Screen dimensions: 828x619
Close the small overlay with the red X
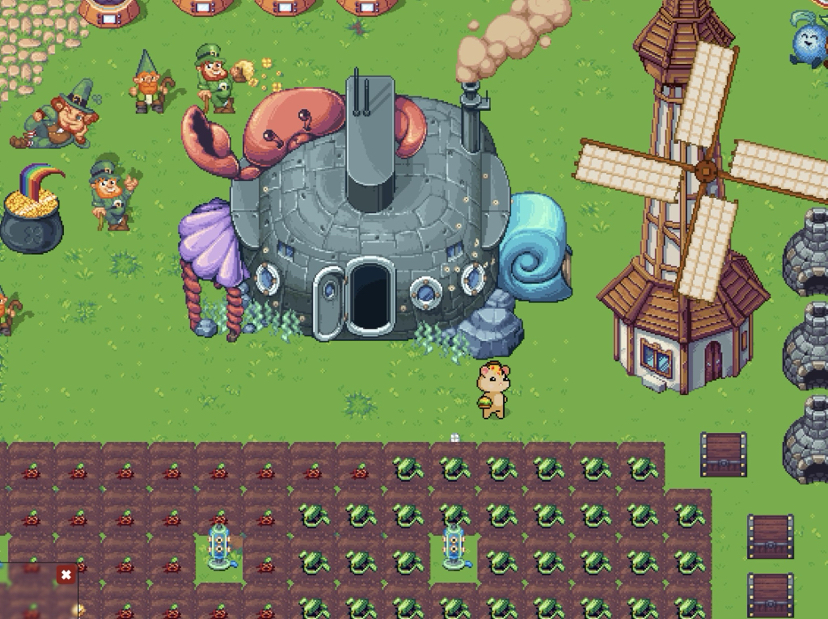pyautogui.click(x=66, y=575)
